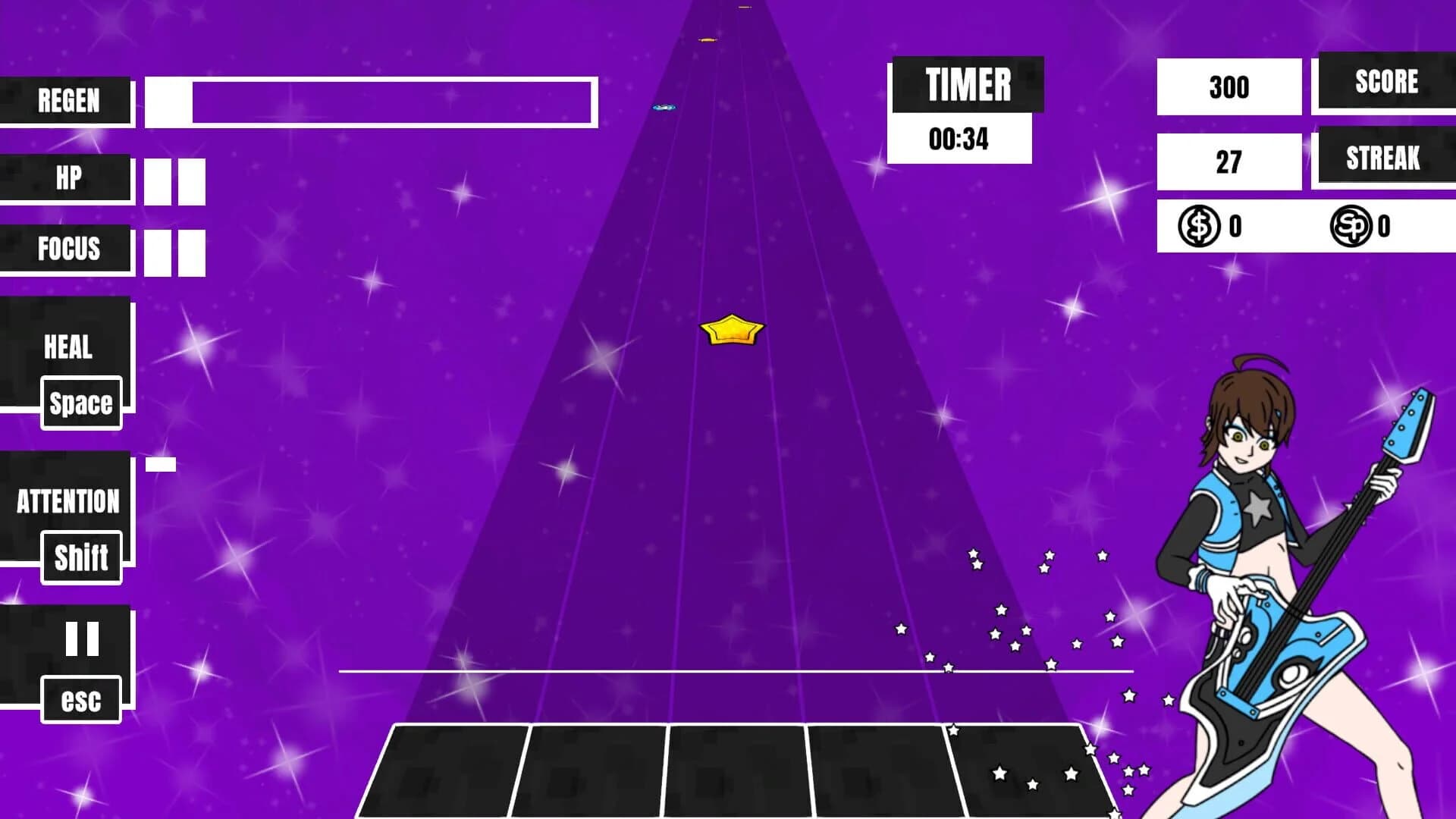
Task: Click the STREAK panel label
Action: (1383, 159)
